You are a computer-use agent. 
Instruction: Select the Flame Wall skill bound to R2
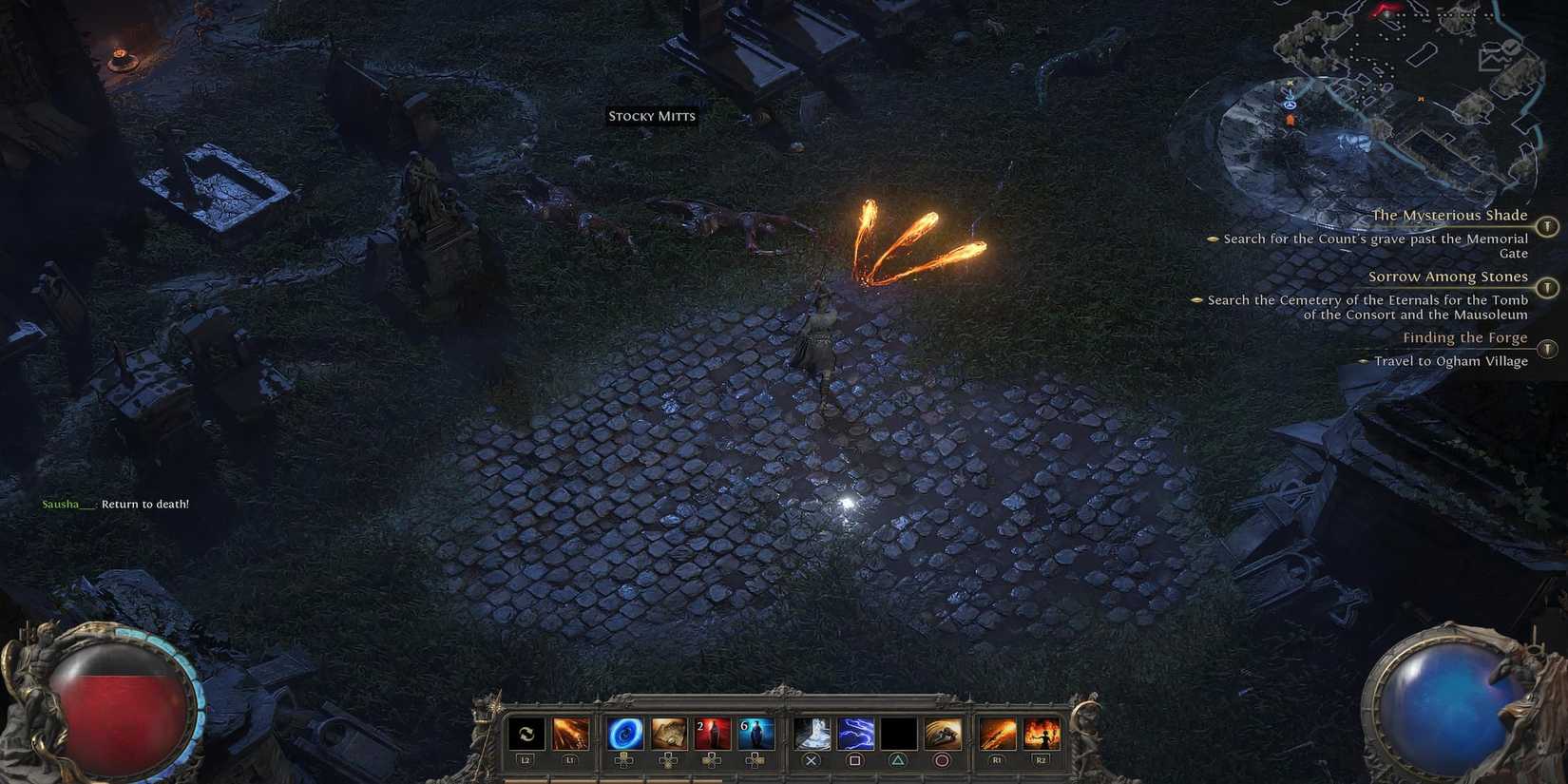coord(1040,733)
